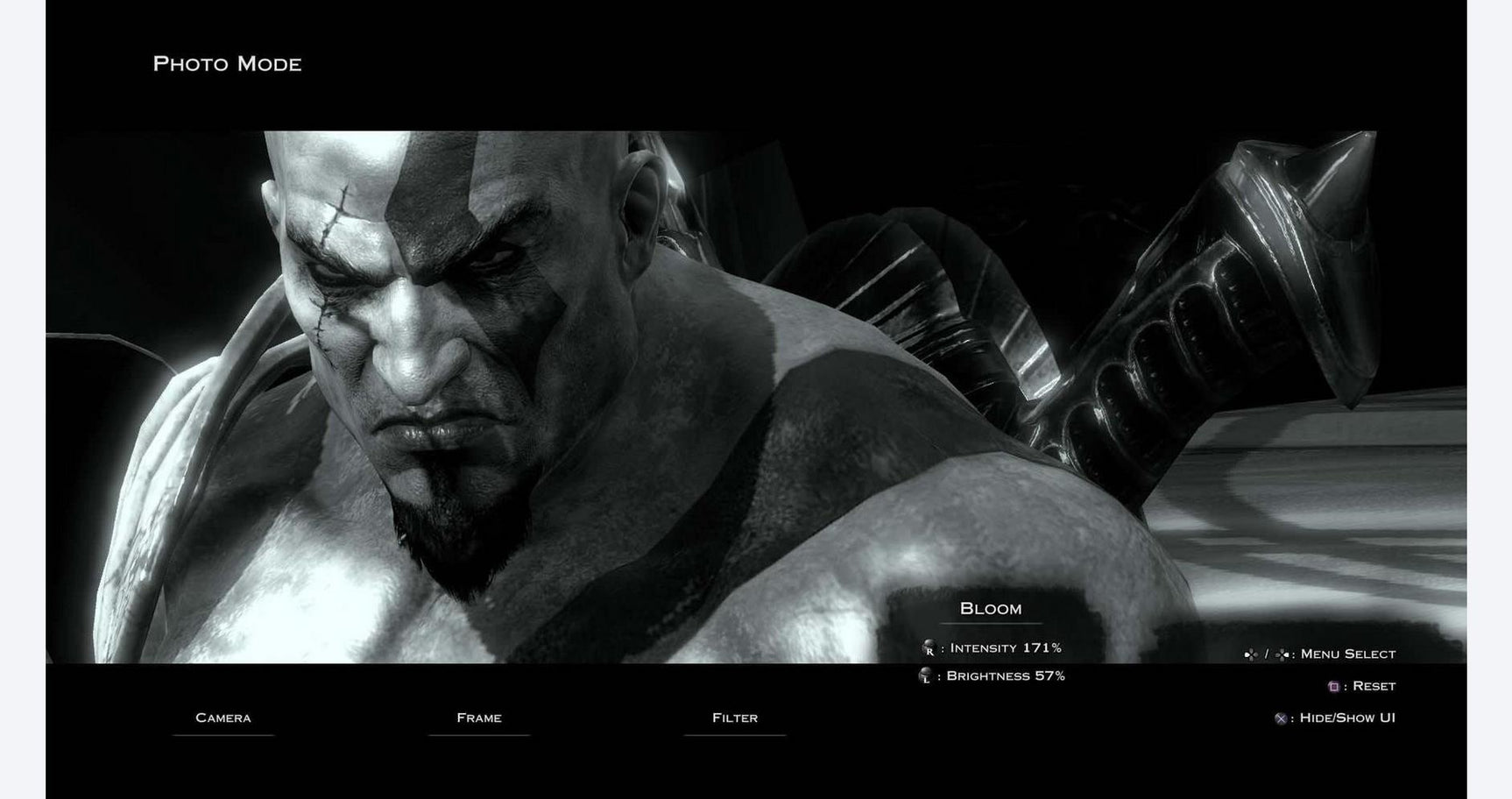Viewport: 1512px width, 799px height.
Task: Select Menu Select navigation prompt
Action: 1347,654
